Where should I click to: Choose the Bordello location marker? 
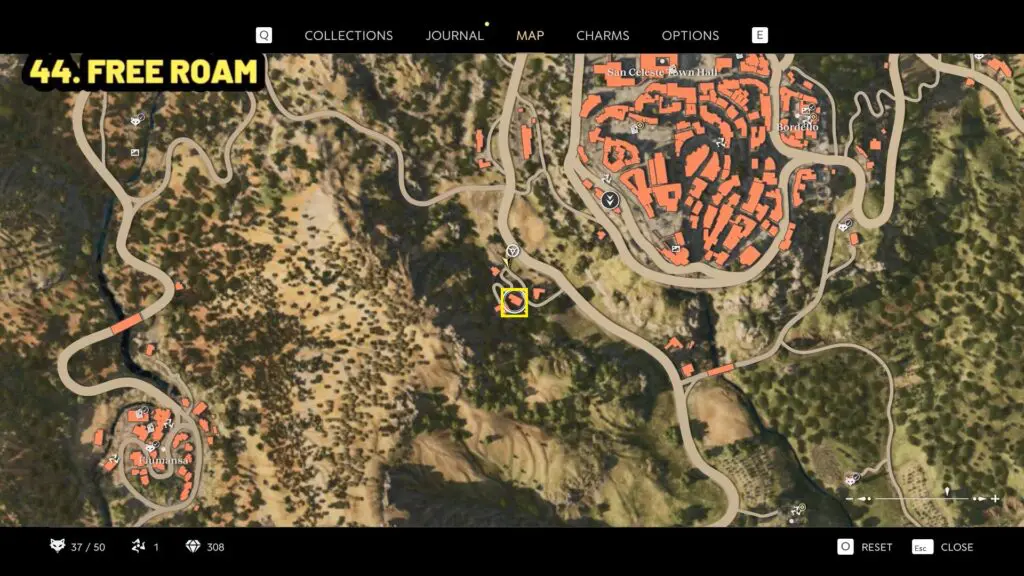pyautogui.click(x=798, y=127)
